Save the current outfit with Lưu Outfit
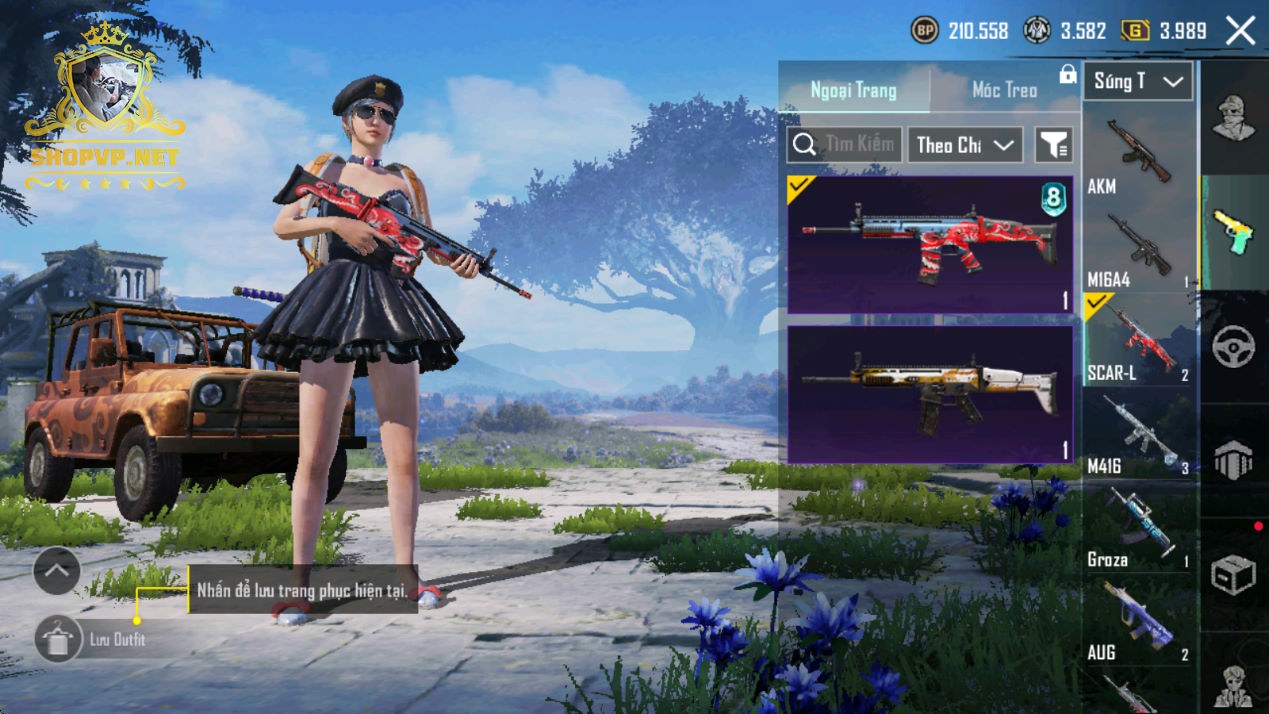The image size is (1269, 714). 58,639
